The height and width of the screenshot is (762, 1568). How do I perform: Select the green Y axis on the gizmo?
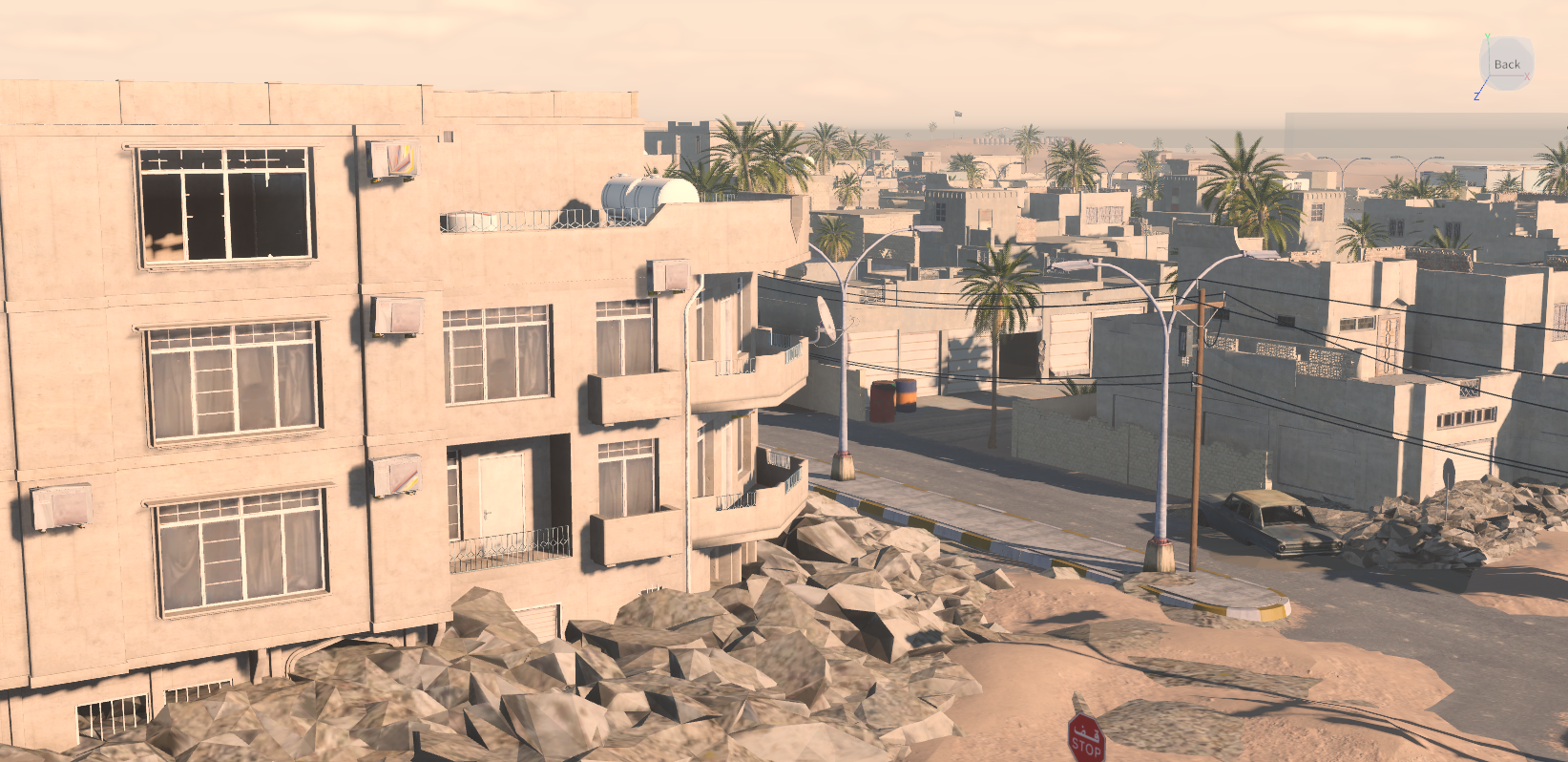pyautogui.click(x=1487, y=36)
